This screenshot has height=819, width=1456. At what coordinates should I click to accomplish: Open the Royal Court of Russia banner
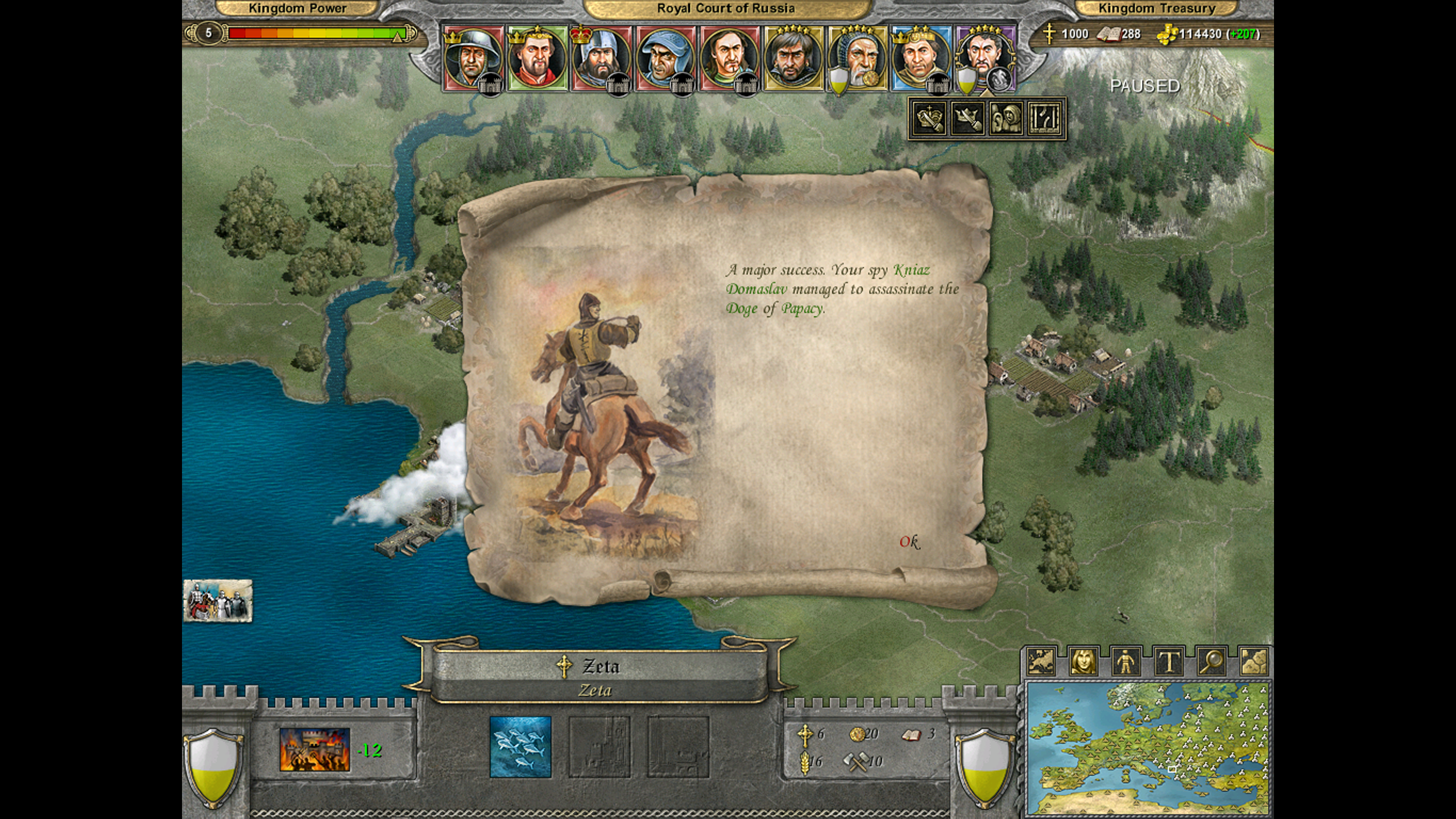point(726,9)
